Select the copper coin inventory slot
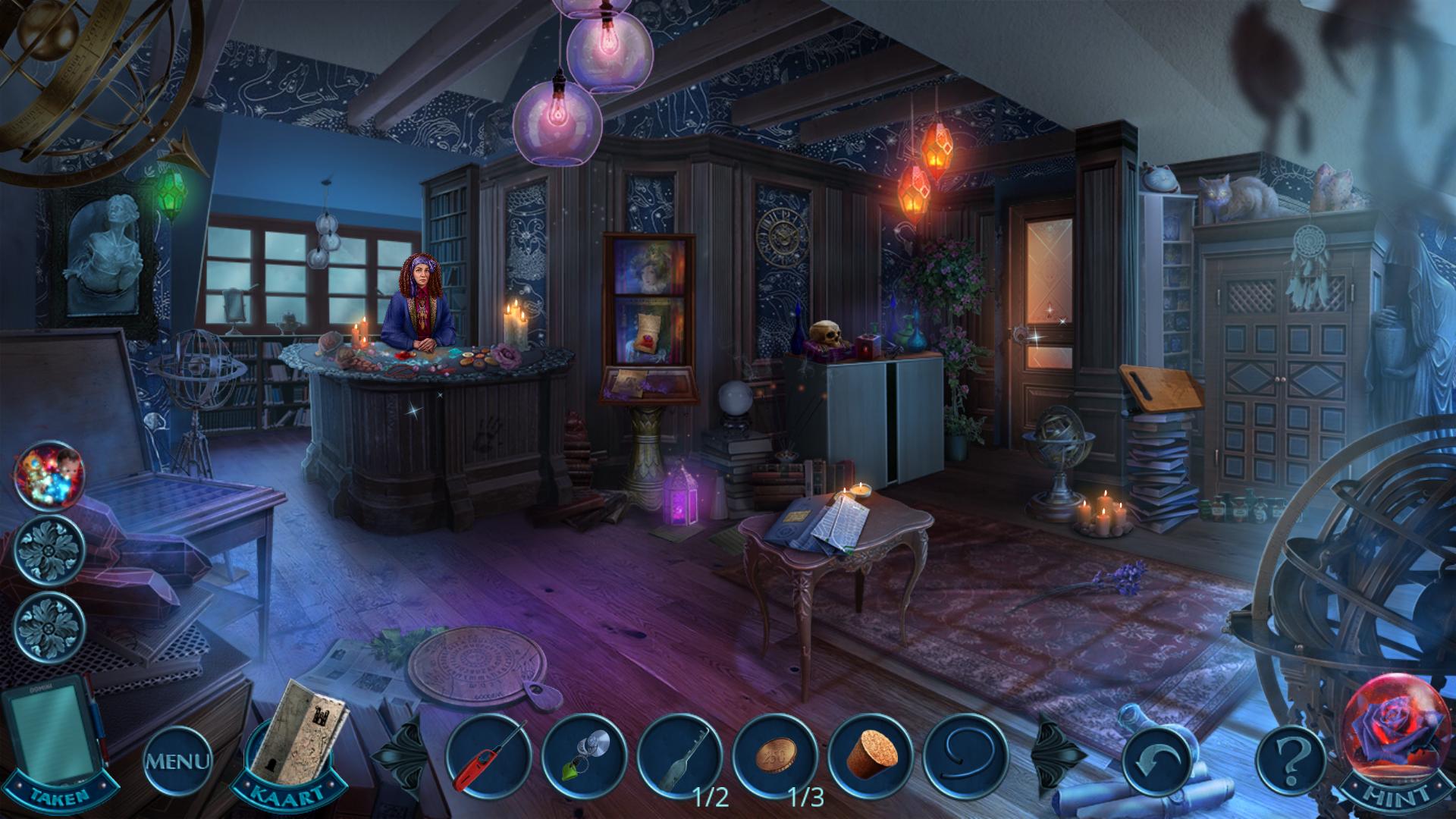 [x=775, y=755]
